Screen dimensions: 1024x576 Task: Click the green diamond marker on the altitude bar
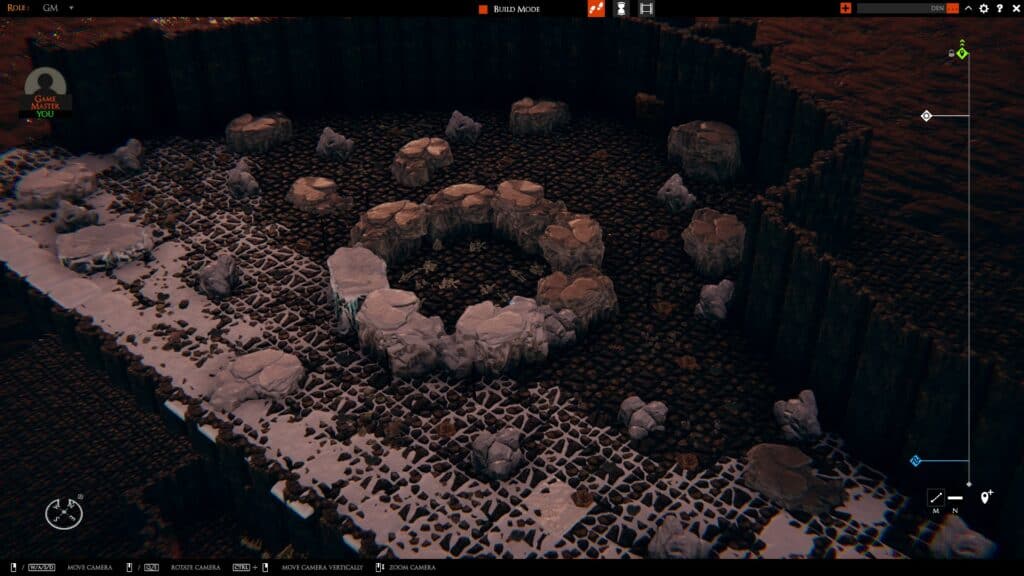click(962, 52)
